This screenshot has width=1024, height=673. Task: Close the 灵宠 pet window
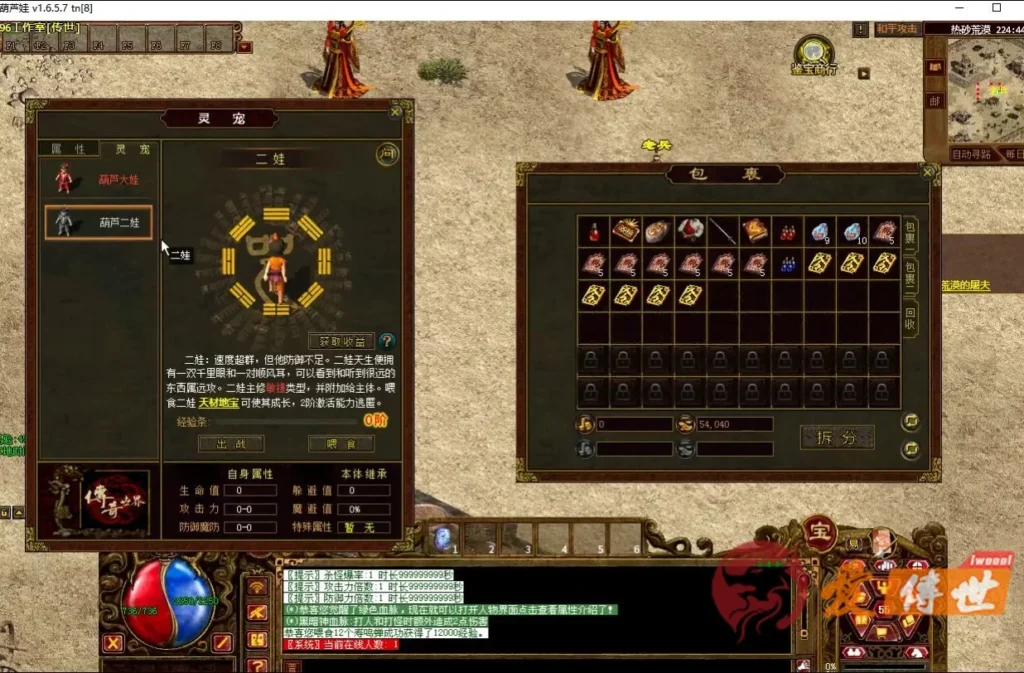point(395,112)
